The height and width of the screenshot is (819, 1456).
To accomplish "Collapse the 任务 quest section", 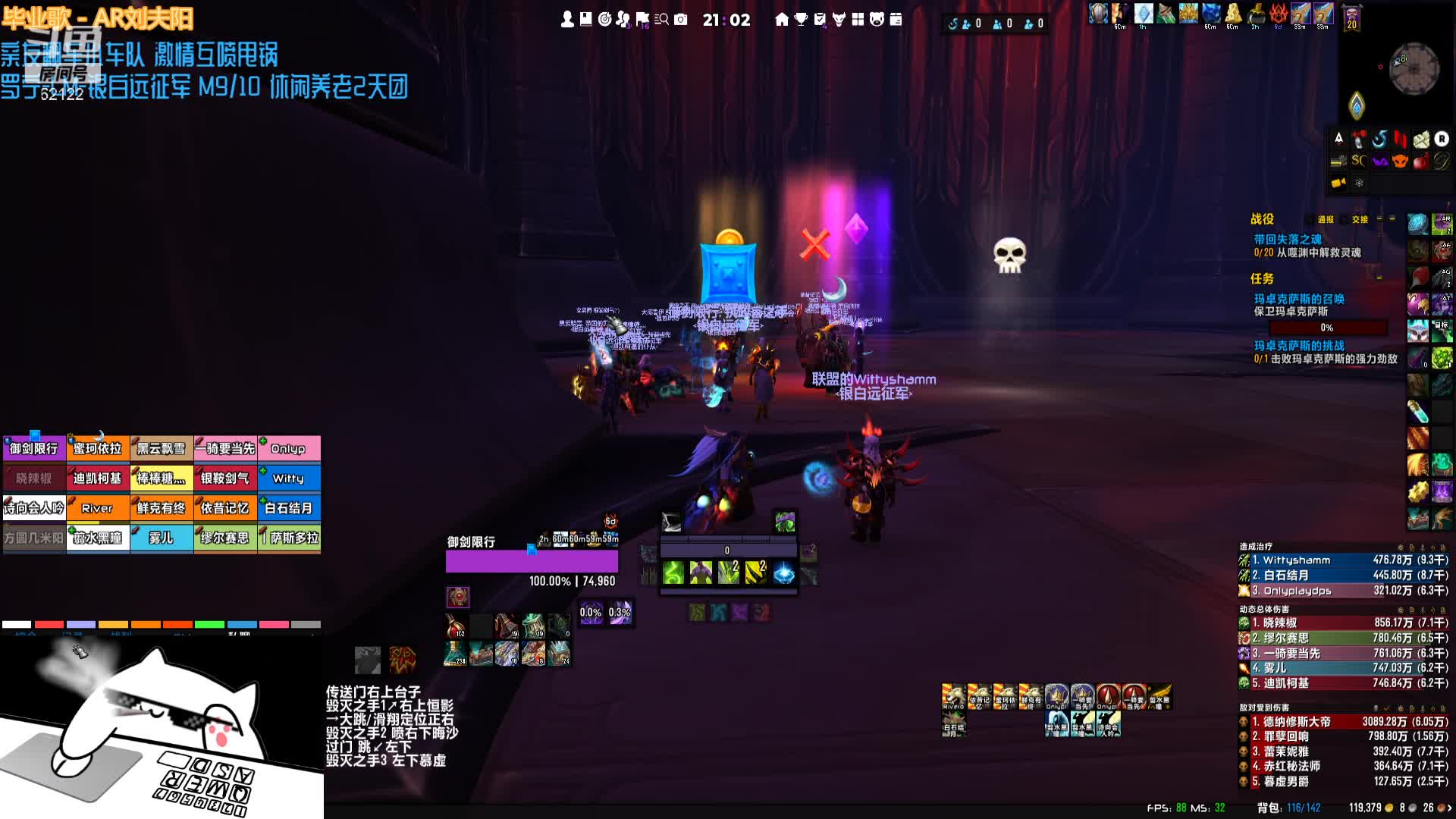I will coord(1379,279).
